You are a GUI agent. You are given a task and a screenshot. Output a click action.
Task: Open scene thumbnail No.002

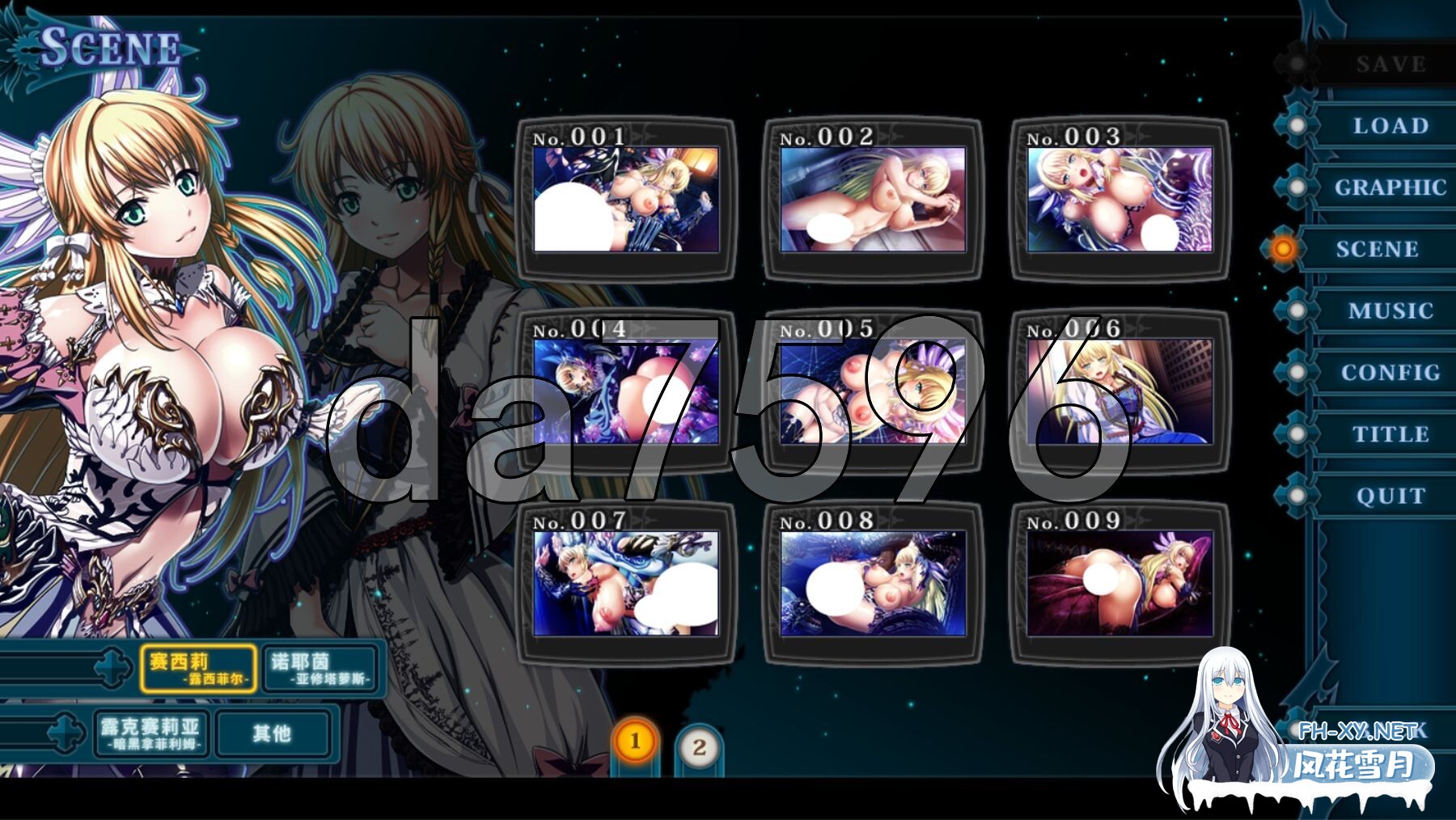coord(873,199)
